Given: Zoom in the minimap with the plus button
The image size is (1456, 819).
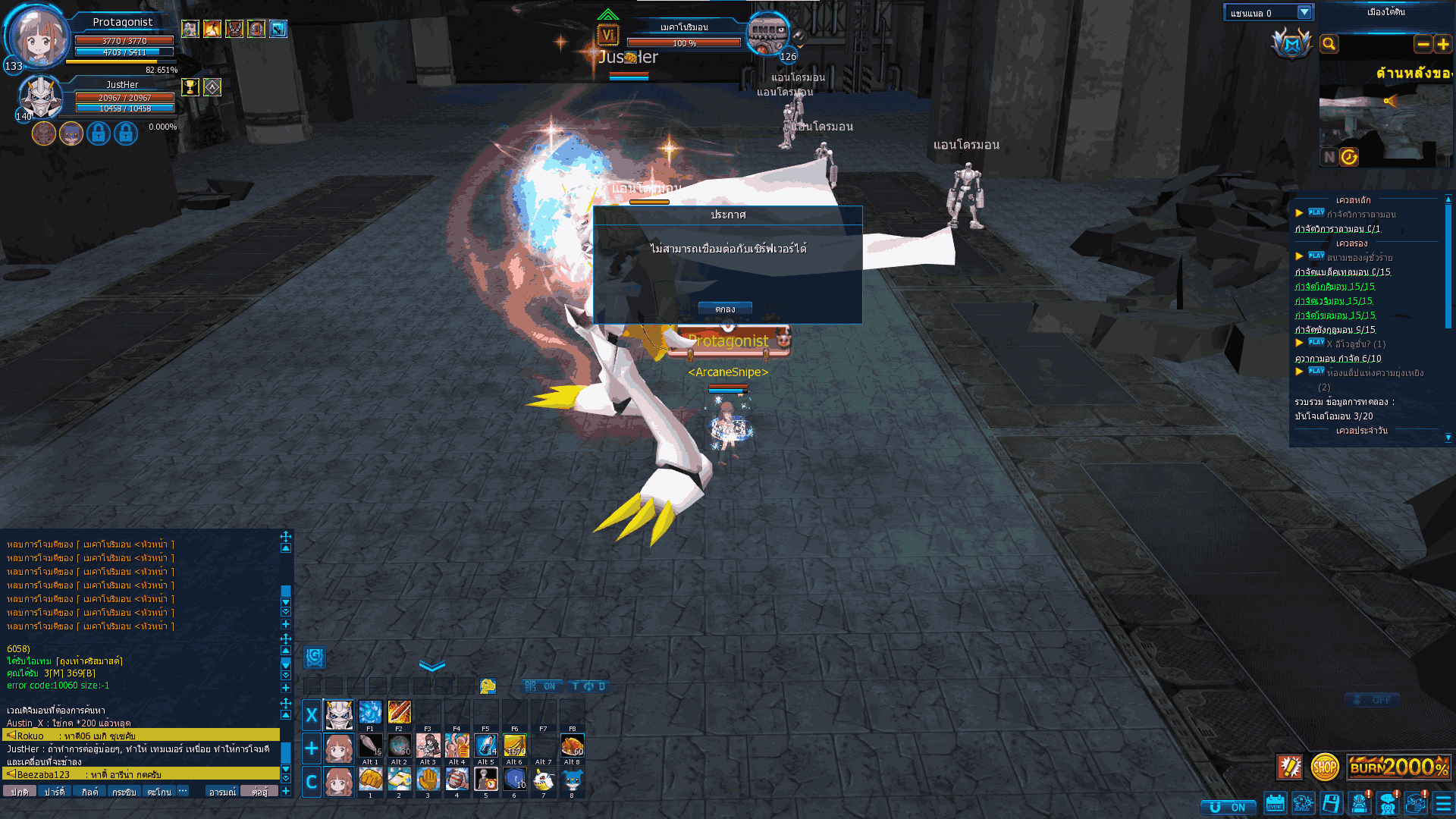Looking at the screenshot, I should coord(1443,45).
